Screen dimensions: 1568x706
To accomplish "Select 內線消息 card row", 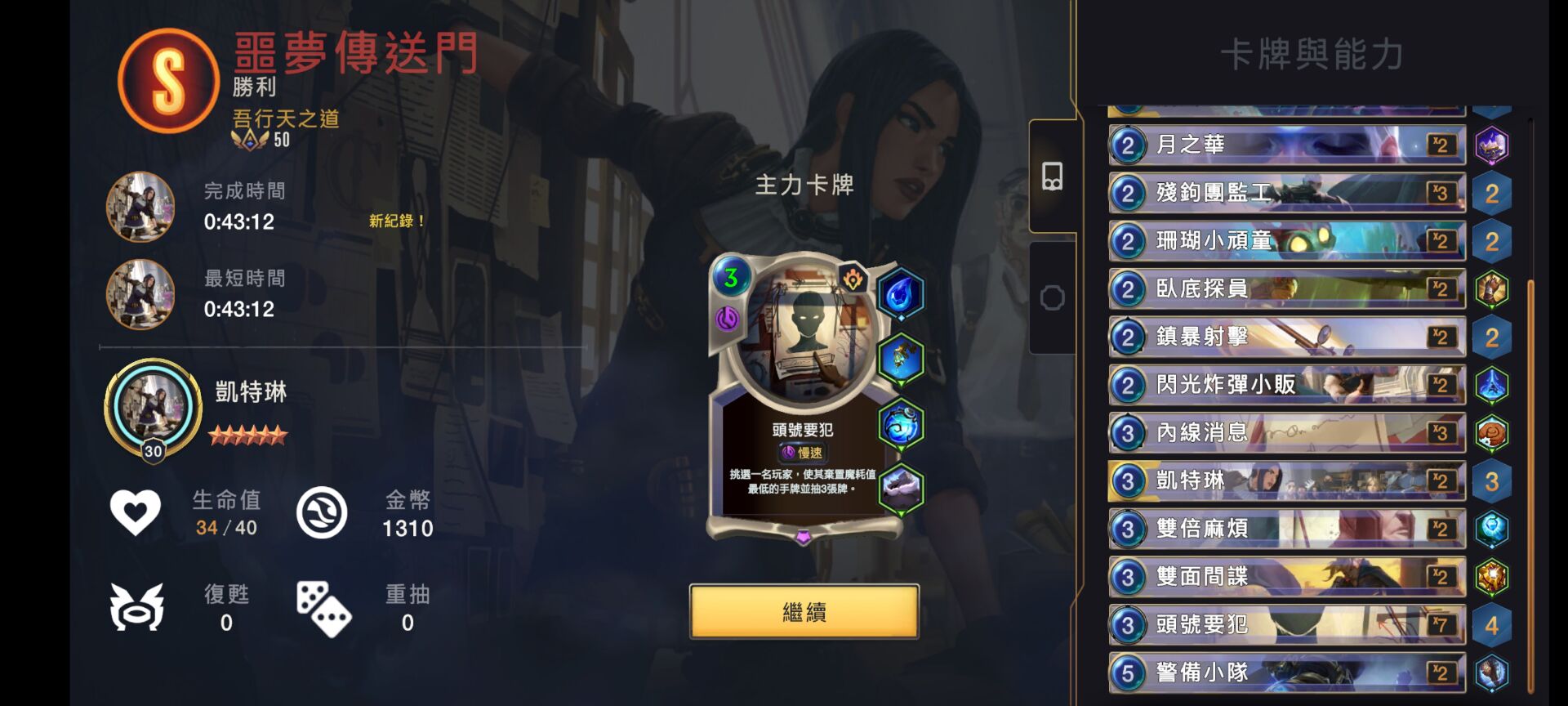I will click(1286, 433).
